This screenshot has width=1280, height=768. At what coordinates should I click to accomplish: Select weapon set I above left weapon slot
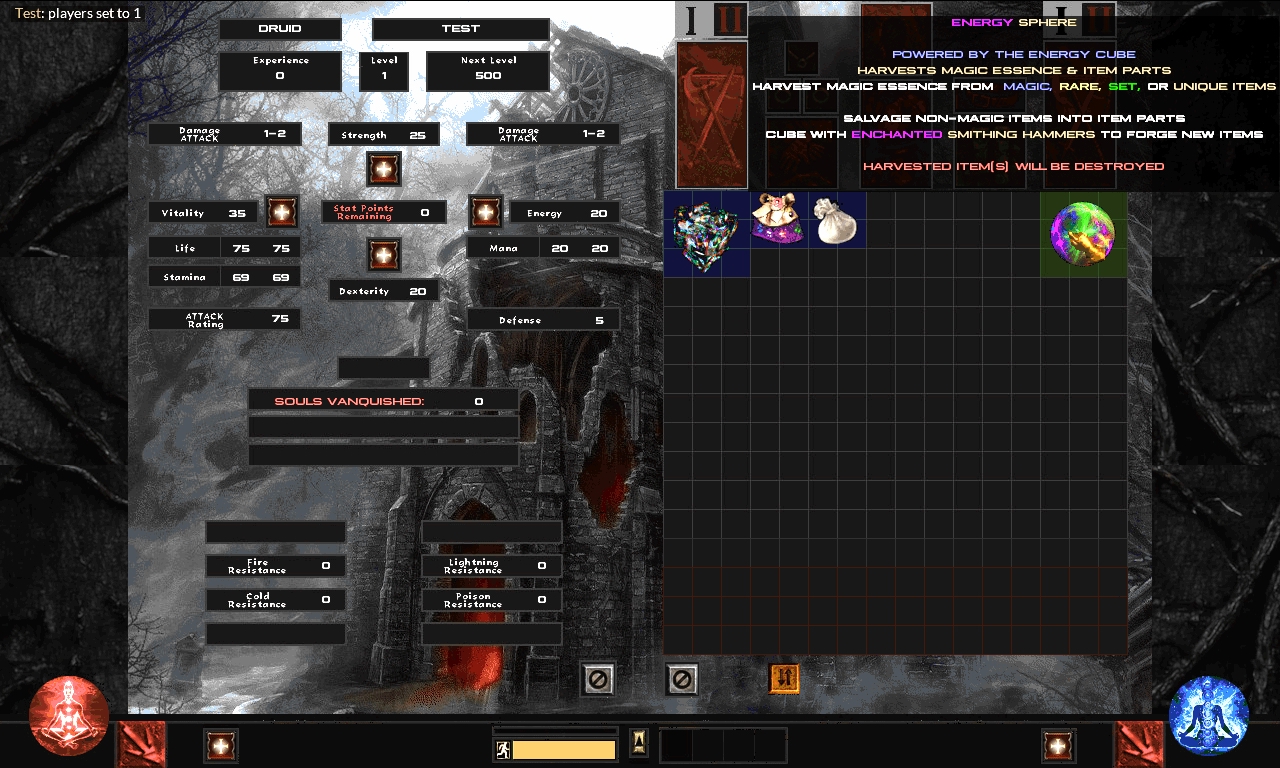pyautogui.click(x=691, y=19)
